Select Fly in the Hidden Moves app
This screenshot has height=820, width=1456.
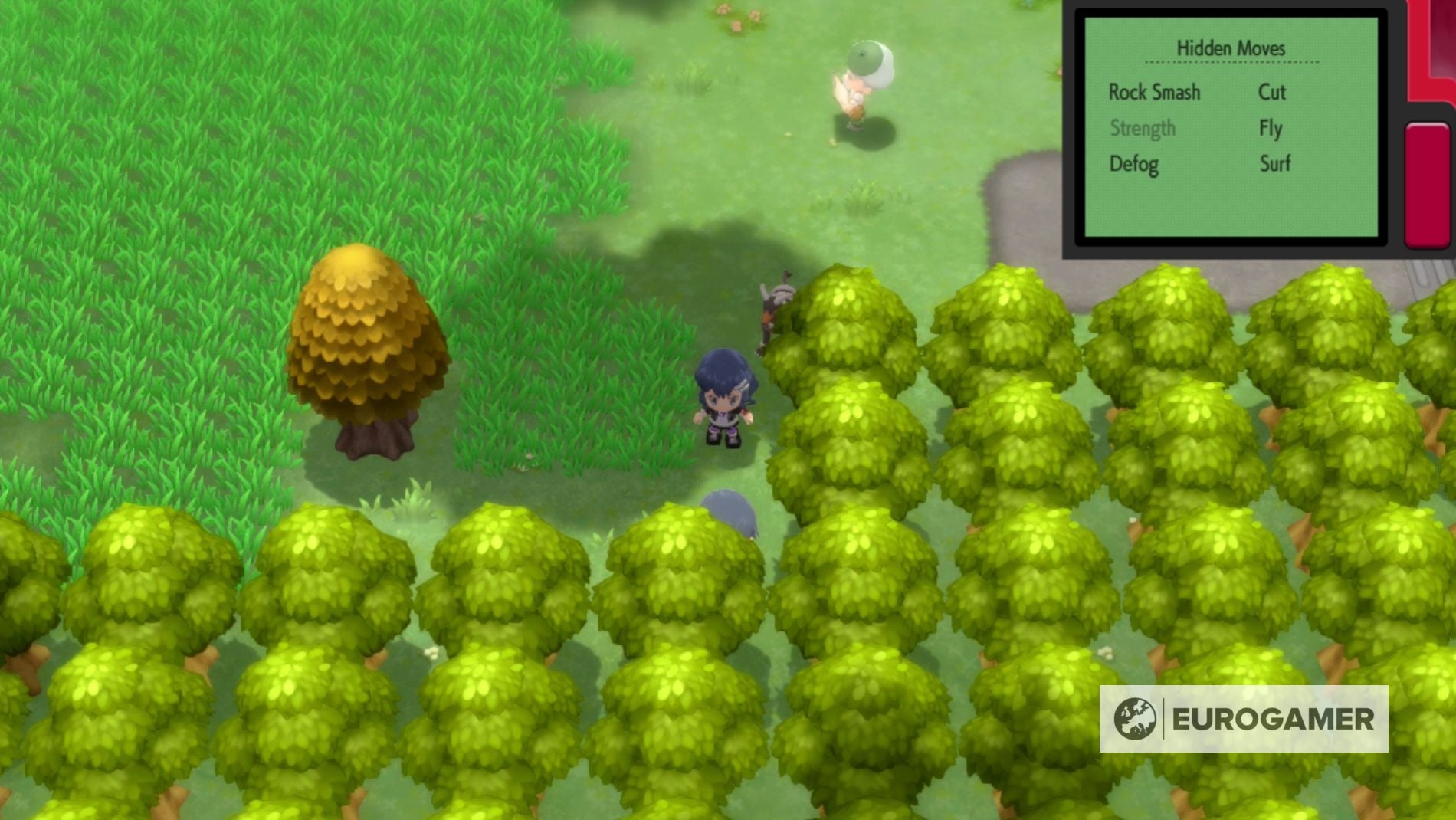tap(1271, 128)
